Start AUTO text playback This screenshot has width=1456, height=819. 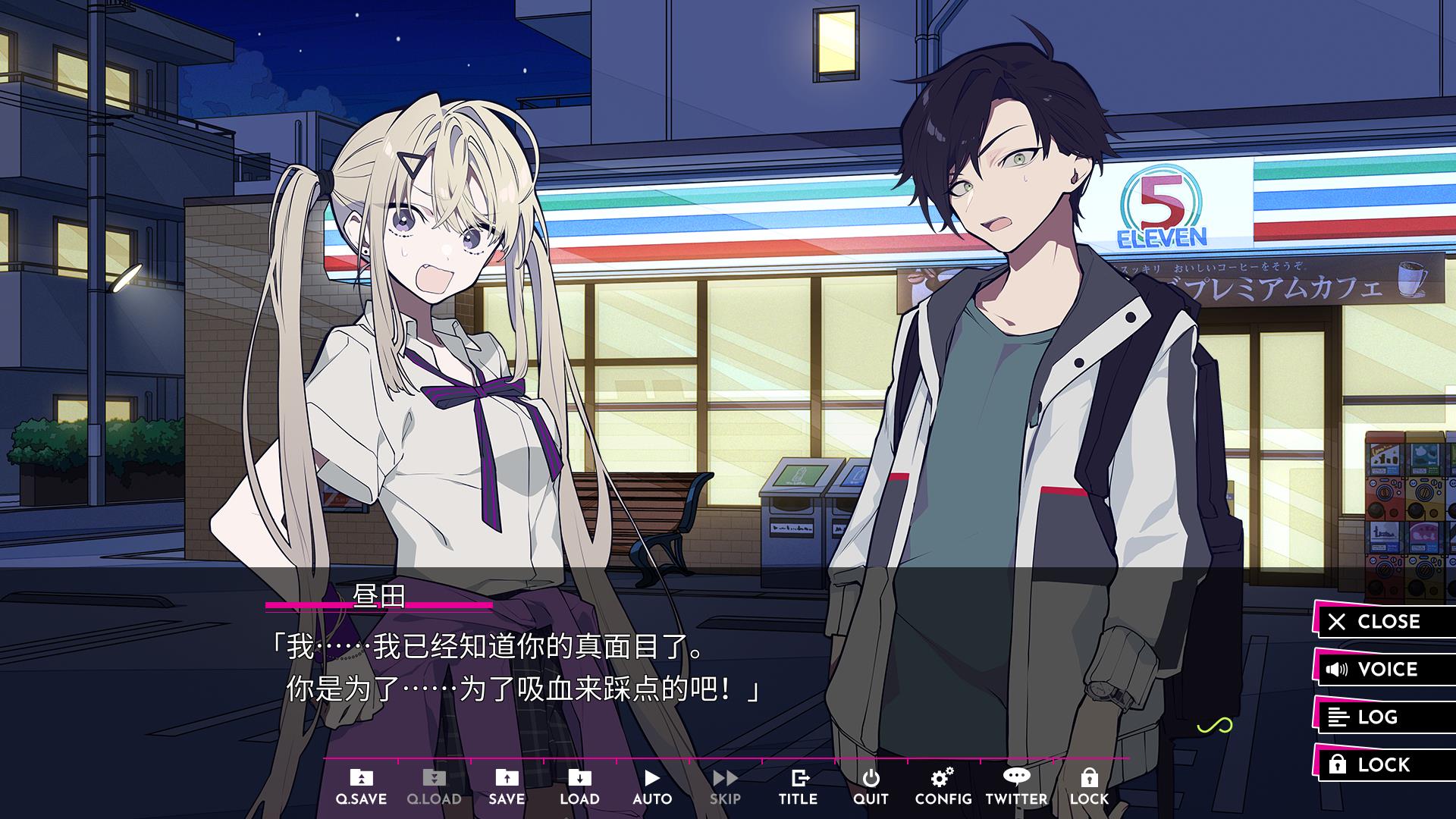coord(652,786)
